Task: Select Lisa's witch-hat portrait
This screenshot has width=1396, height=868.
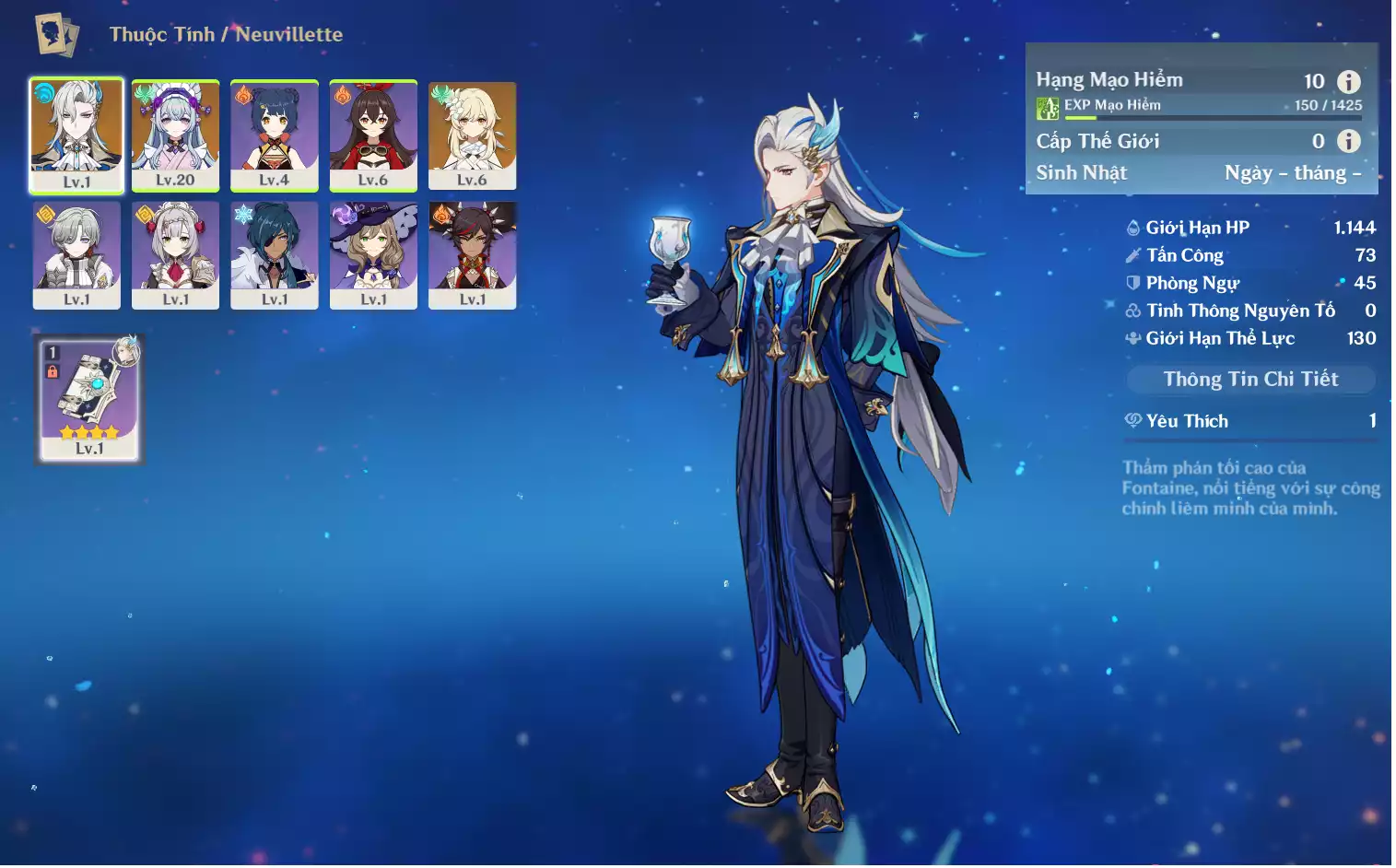Action: [x=373, y=254]
